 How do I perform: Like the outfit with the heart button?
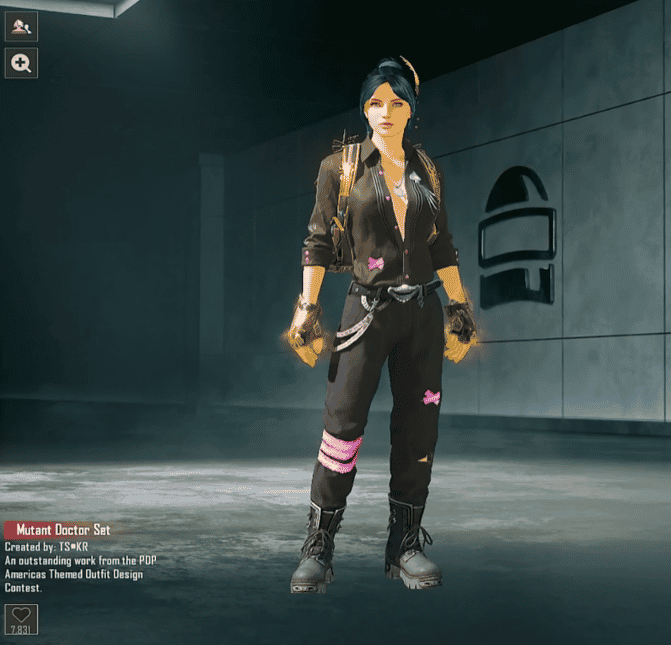click(20, 616)
